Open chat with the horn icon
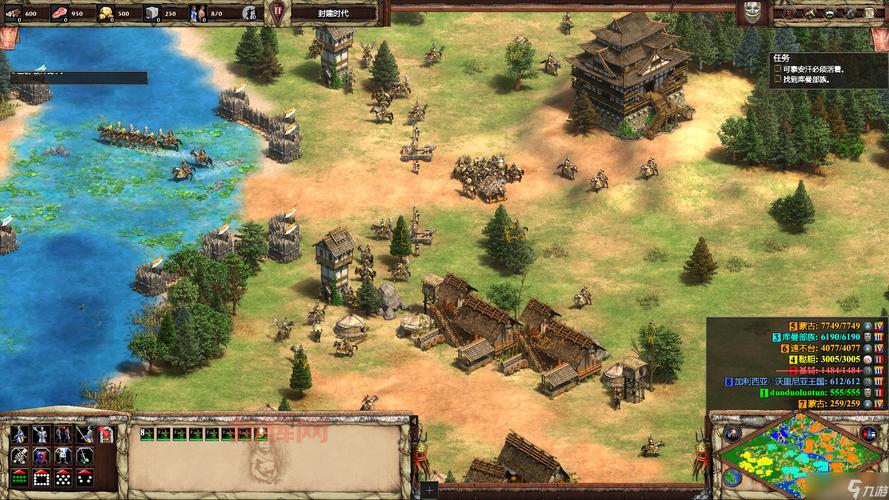 click(809, 12)
